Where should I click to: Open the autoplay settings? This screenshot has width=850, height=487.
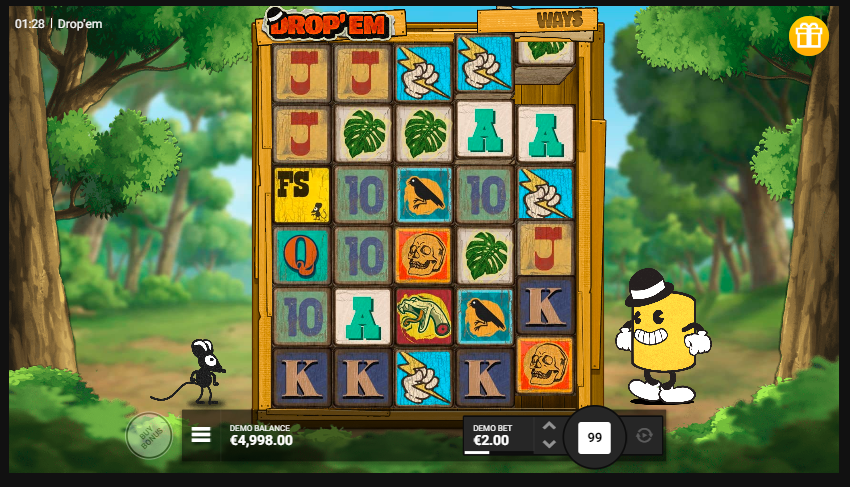point(644,436)
